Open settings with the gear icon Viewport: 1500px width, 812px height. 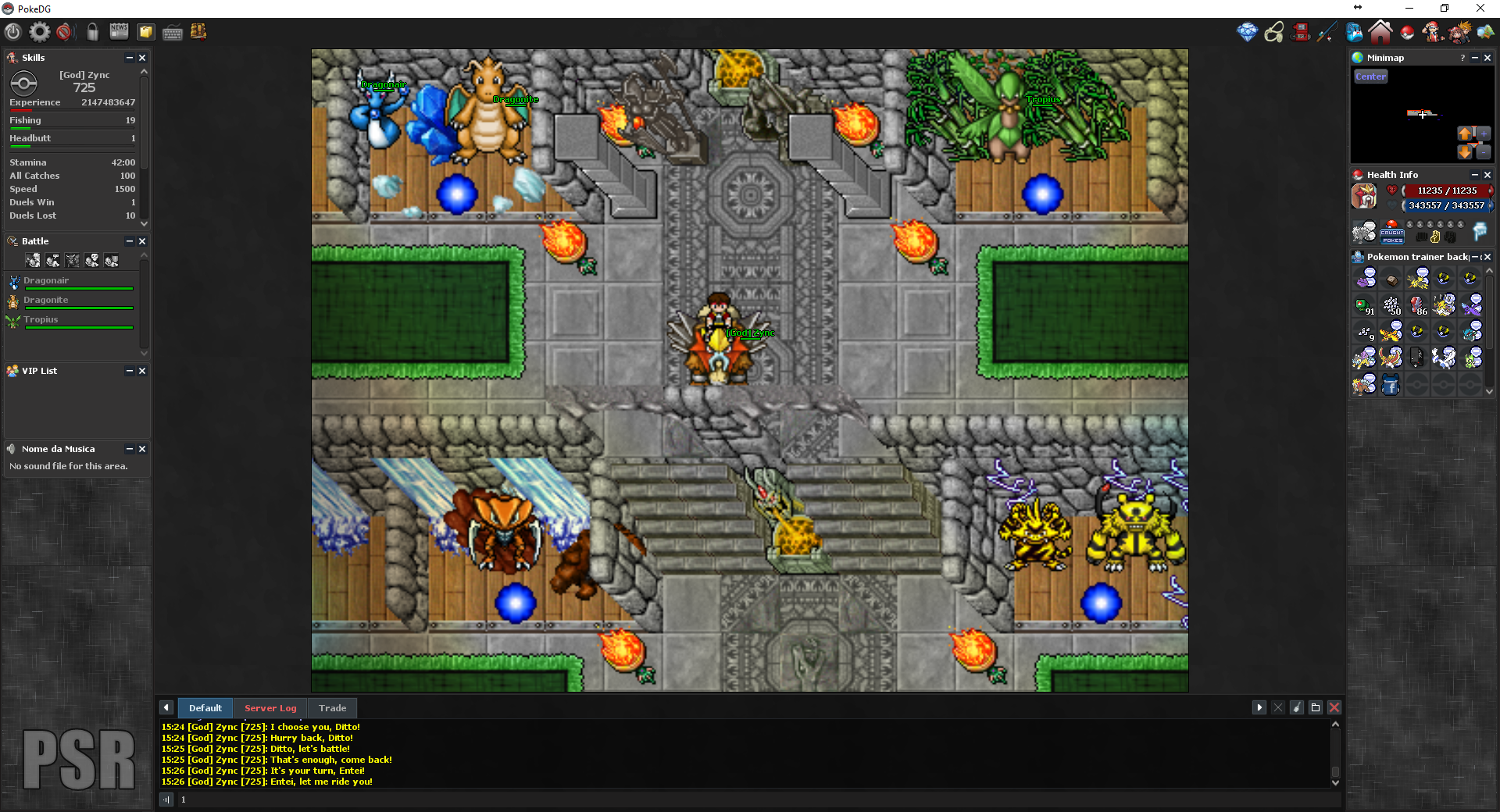pos(39,32)
